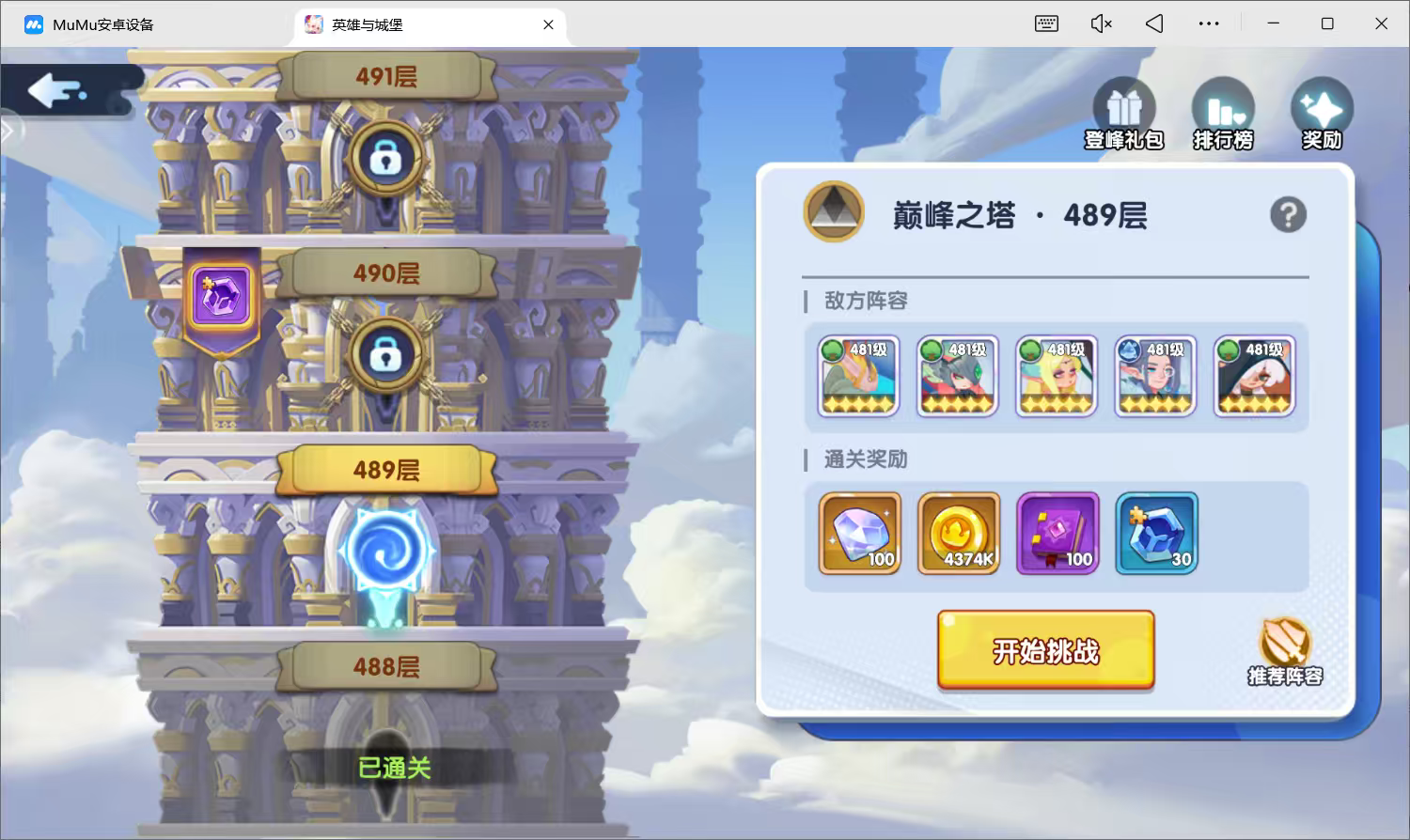This screenshot has width=1410, height=840.
Task: Expand the collapsed left sidebar arrow
Action: click(x=8, y=131)
